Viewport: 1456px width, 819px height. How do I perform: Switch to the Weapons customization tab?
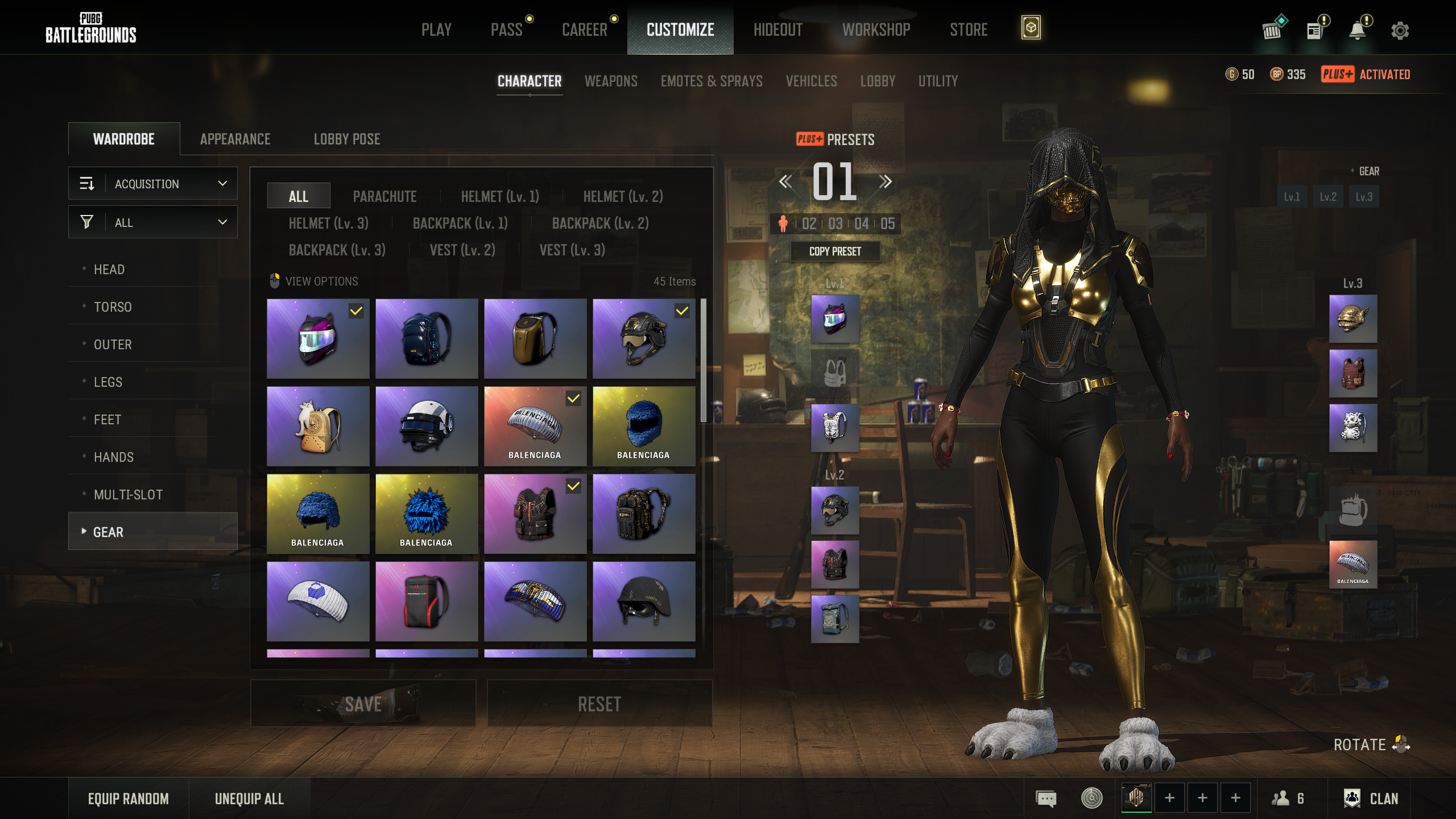coord(611,81)
